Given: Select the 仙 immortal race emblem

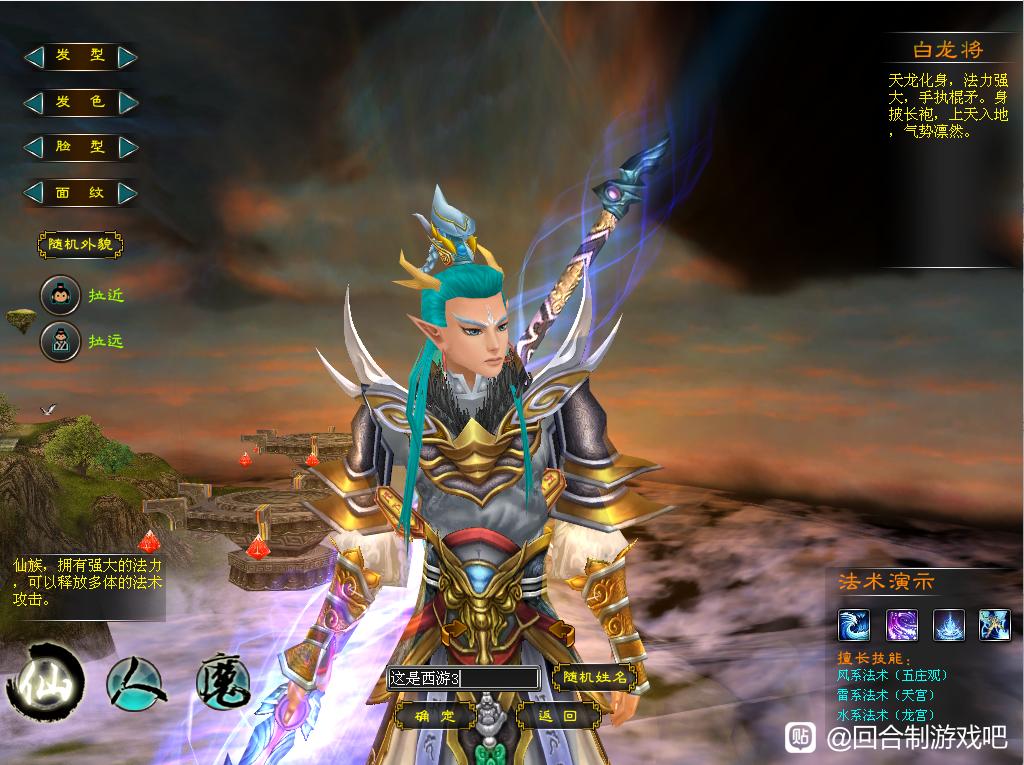Looking at the screenshot, I should pyautogui.click(x=44, y=682).
